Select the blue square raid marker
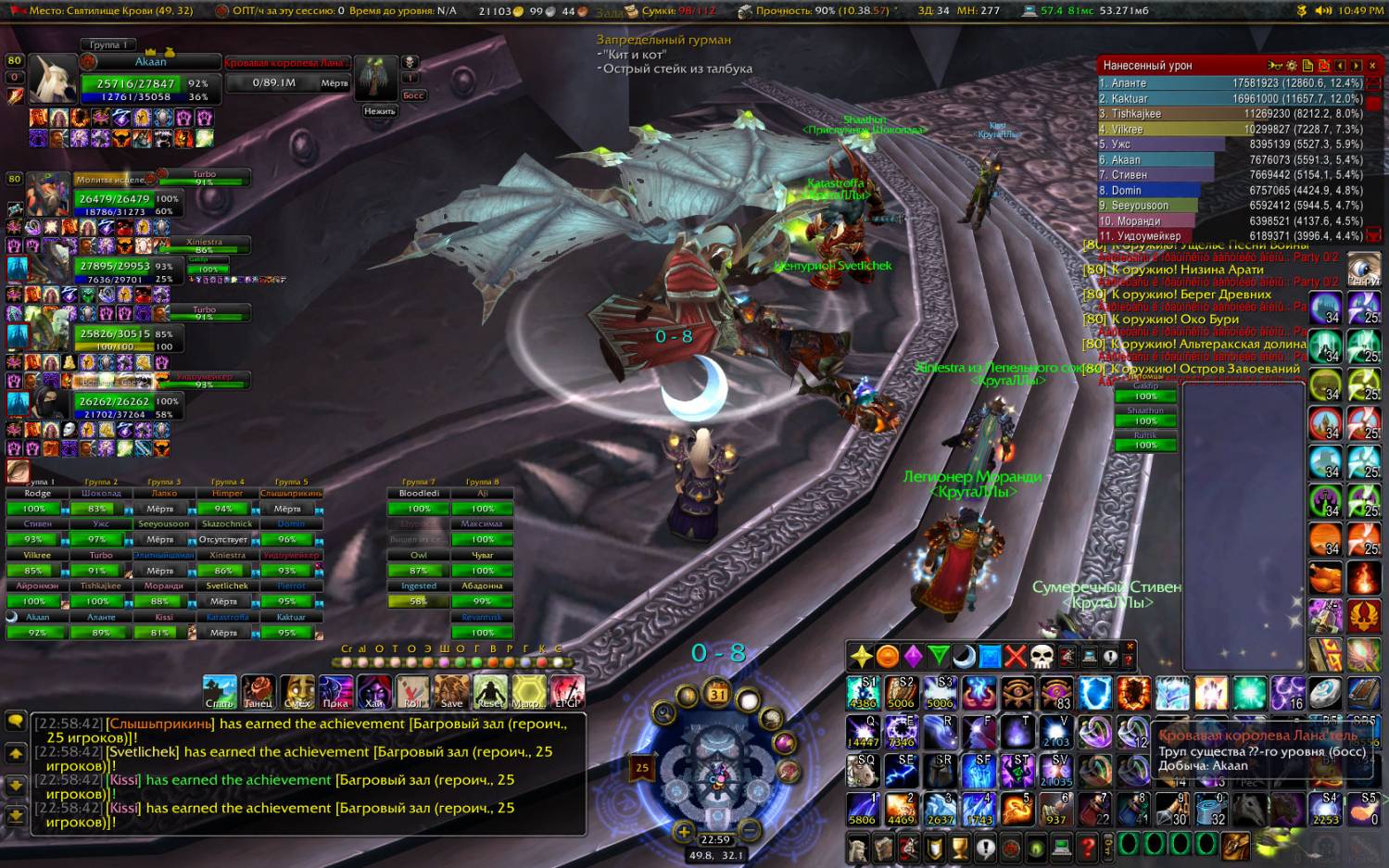The width and height of the screenshot is (1389, 868). point(990,657)
